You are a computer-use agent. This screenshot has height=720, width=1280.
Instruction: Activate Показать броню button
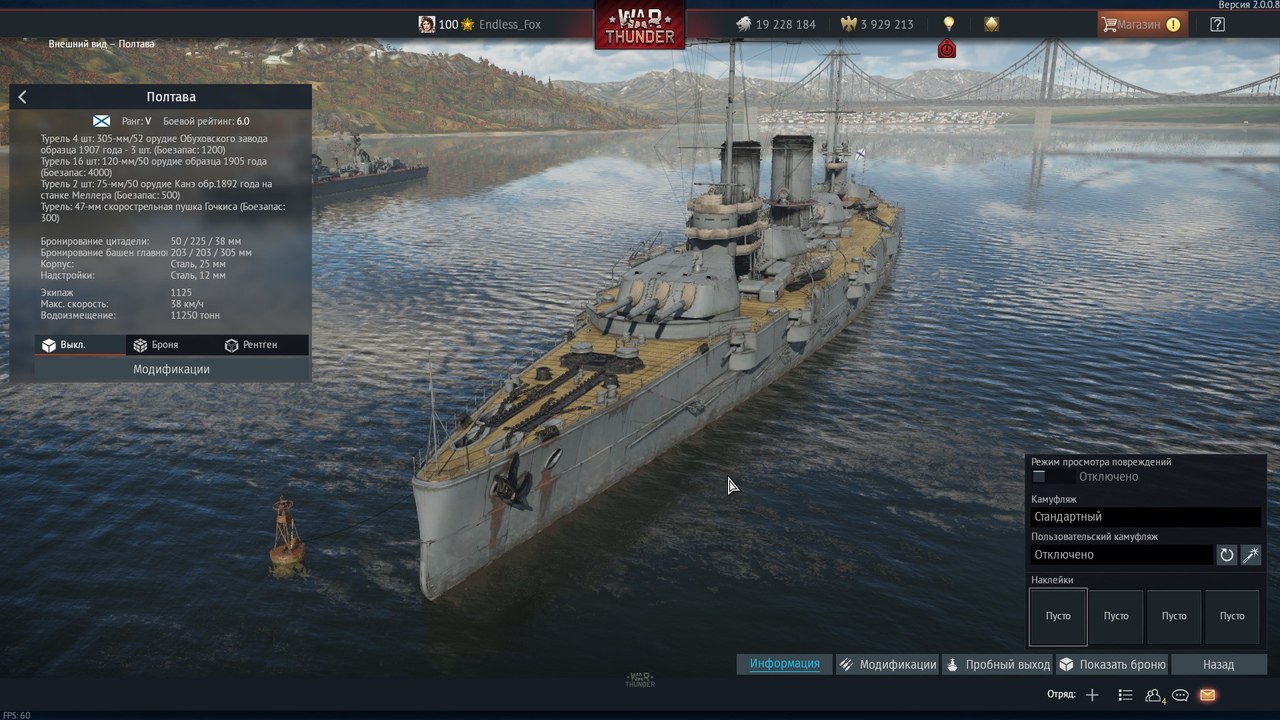[1112, 664]
